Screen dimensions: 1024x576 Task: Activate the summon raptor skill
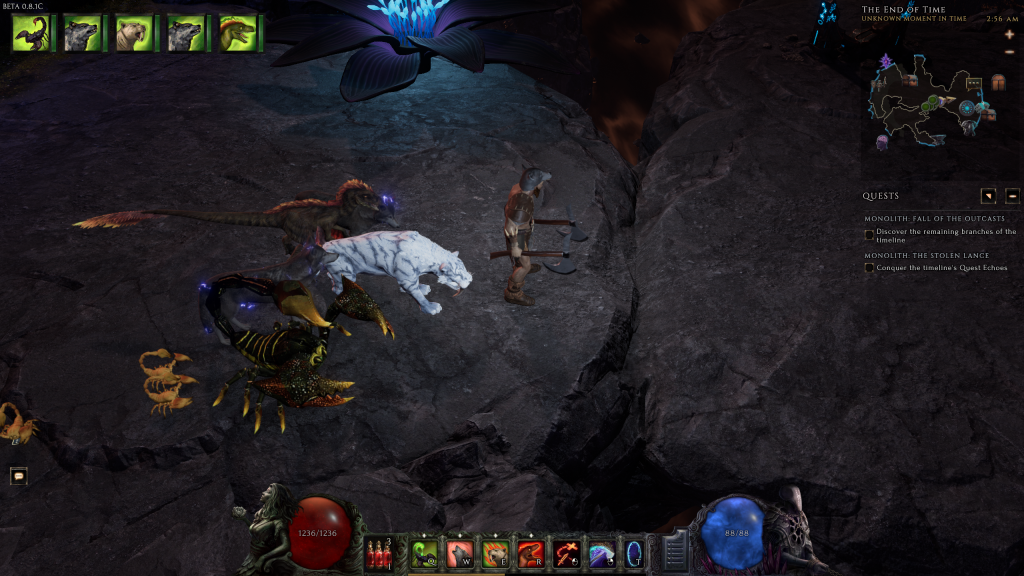[530, 553]
